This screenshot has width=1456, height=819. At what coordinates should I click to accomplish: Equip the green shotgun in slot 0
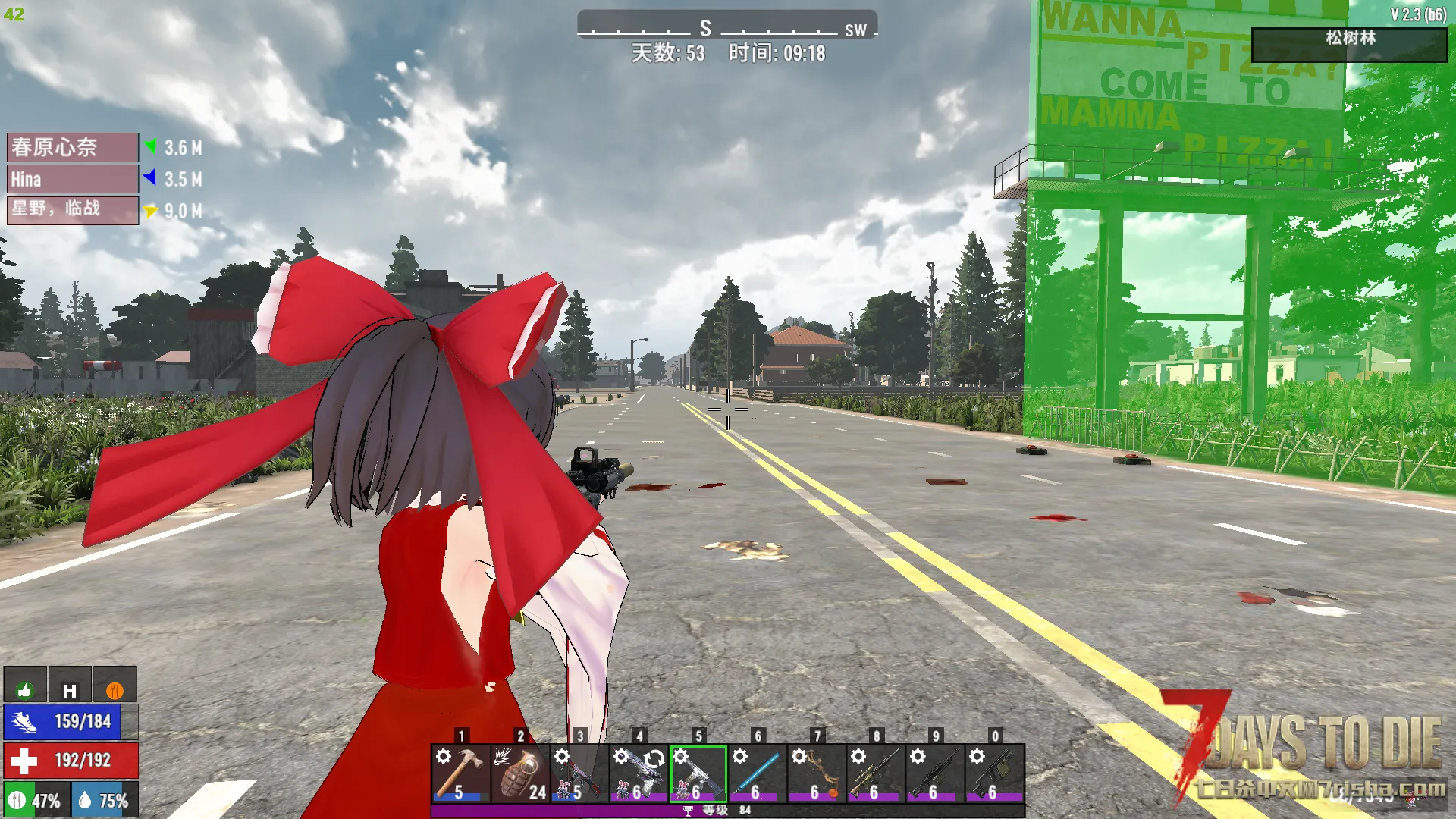pyautogui.click(x=994, y=773)
